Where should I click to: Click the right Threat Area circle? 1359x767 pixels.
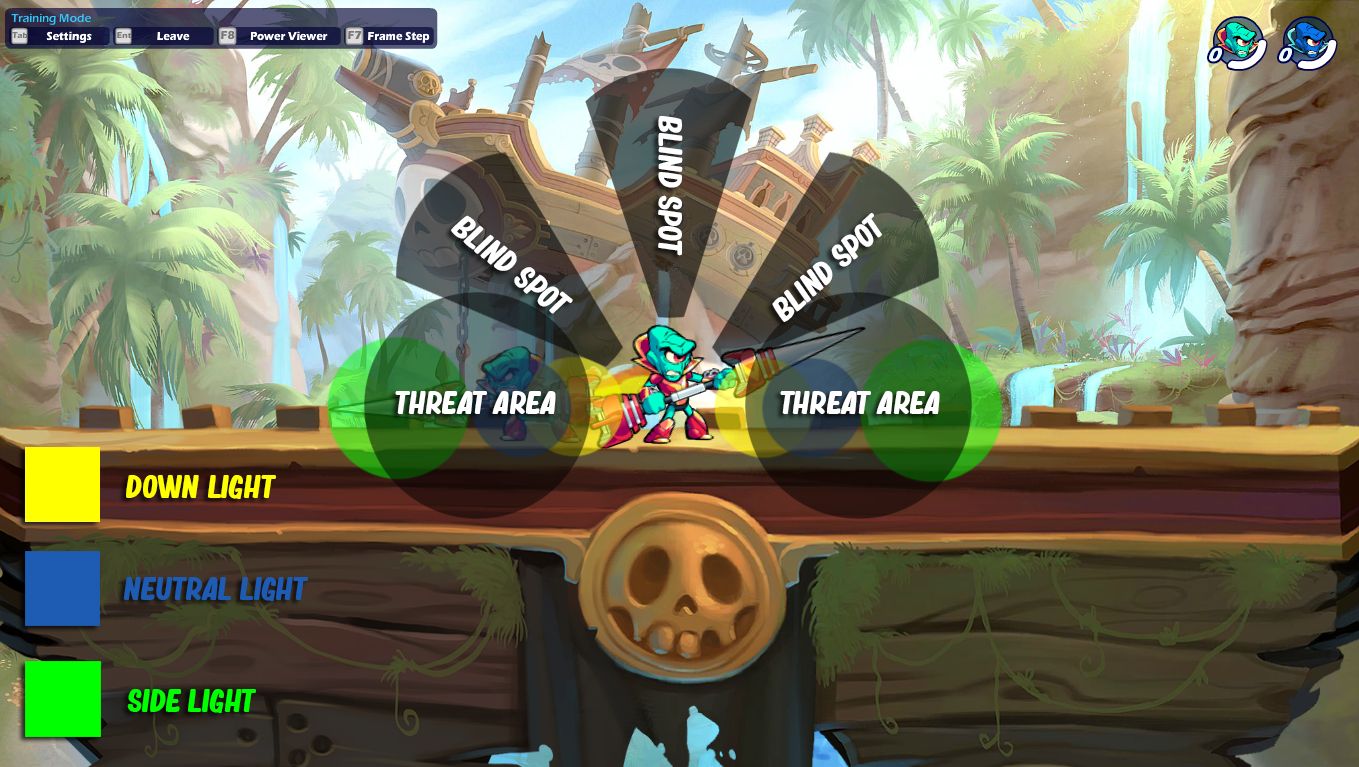pos(858,404)
